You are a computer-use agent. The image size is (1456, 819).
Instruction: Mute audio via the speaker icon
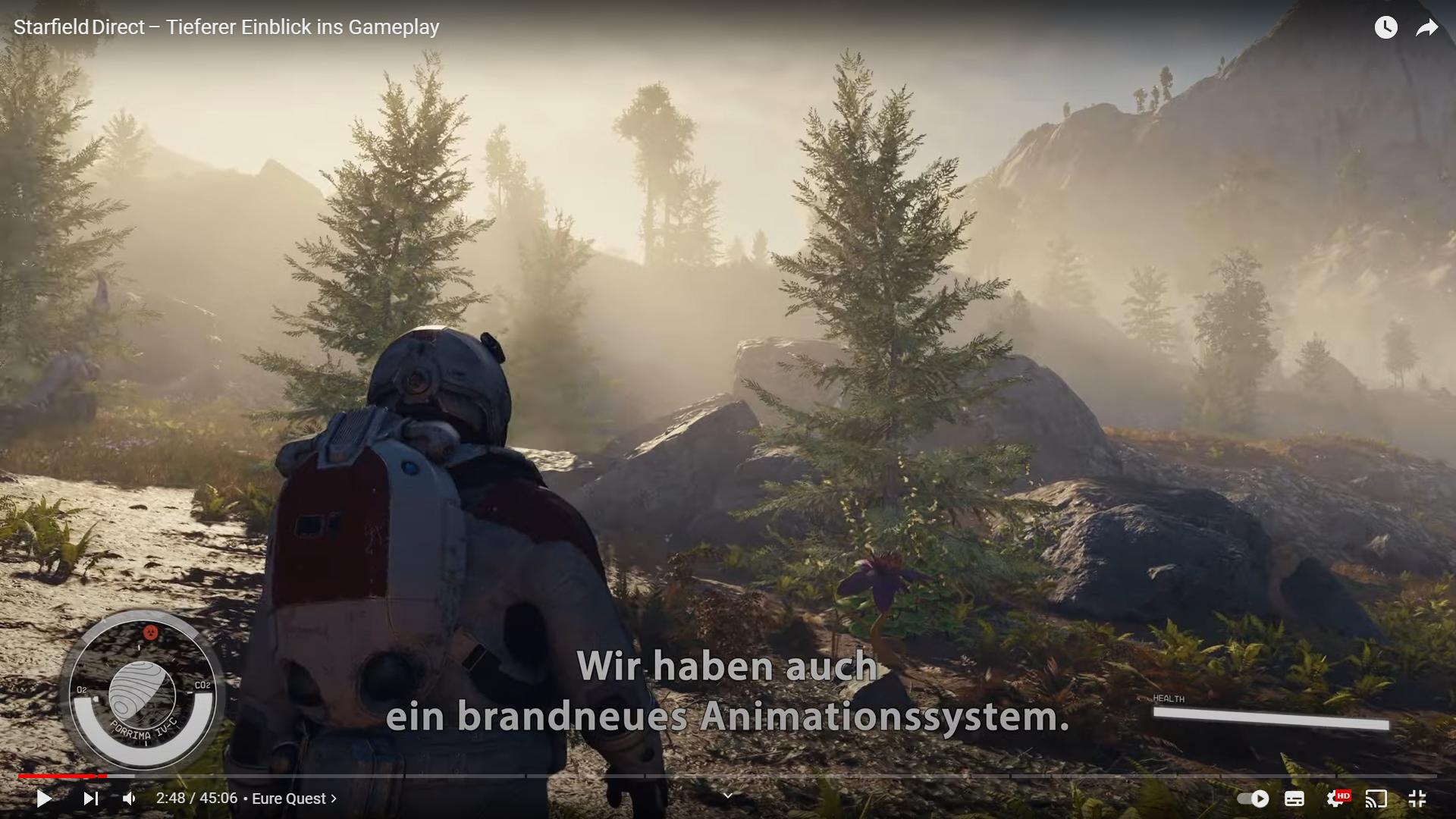click(x=128, y=799)
